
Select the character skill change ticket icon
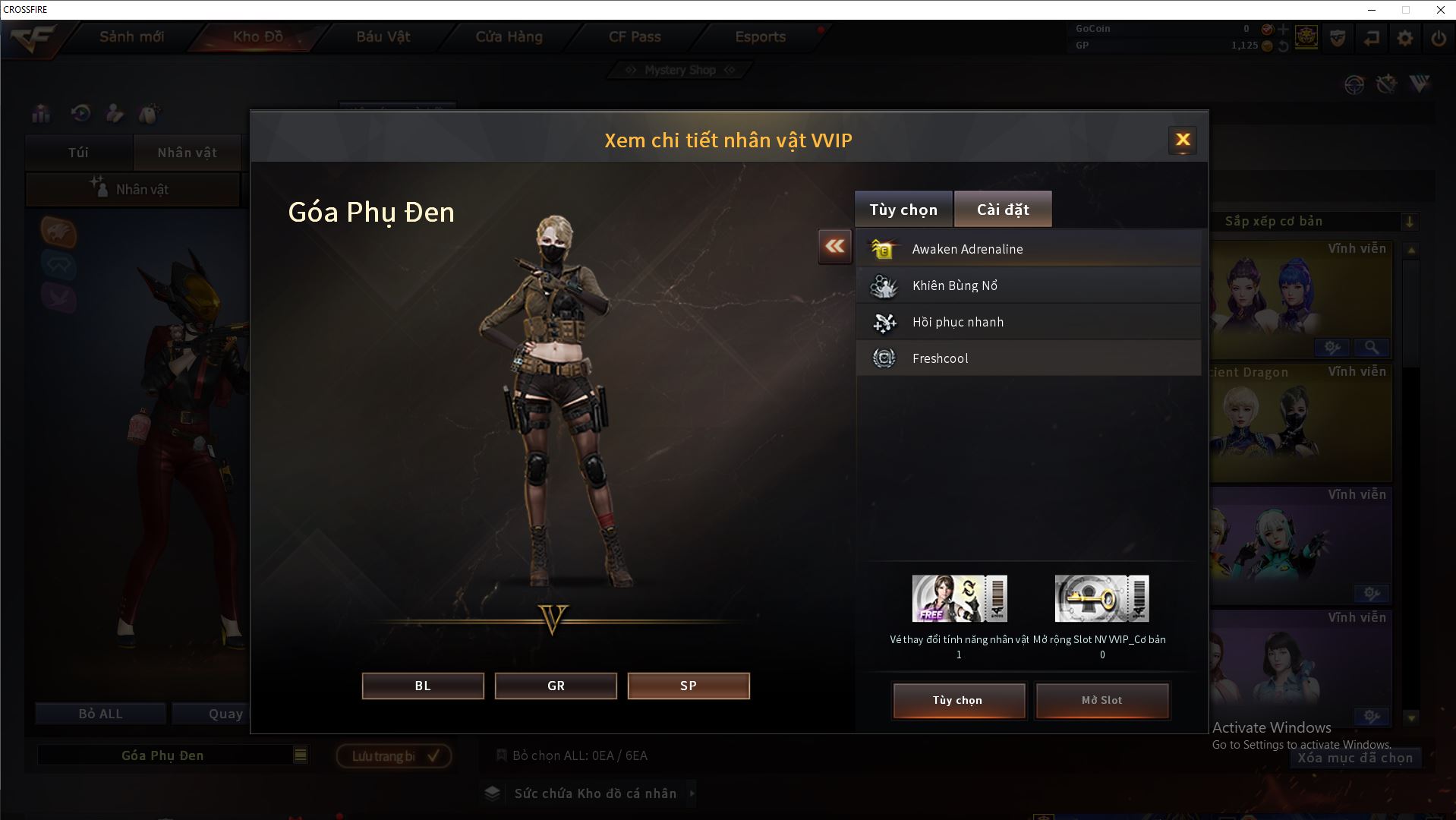coord(960,598)
